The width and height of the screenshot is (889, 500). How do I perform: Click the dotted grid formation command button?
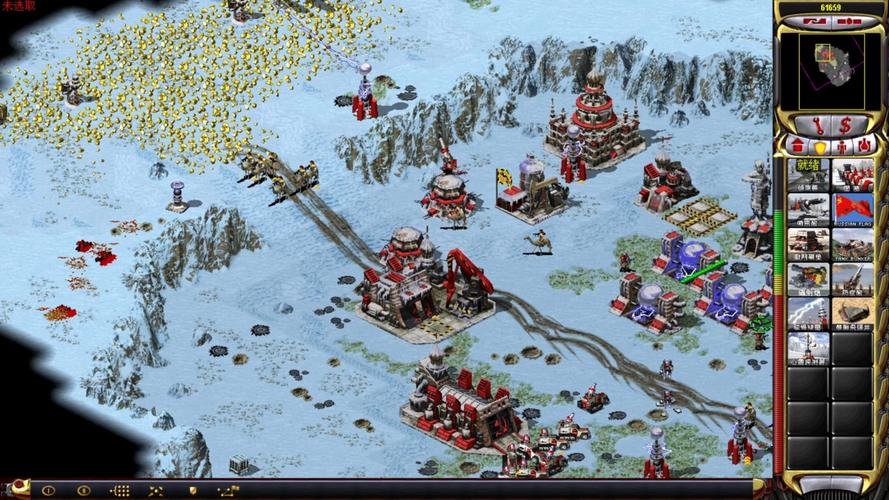click(x=118, y=491)
